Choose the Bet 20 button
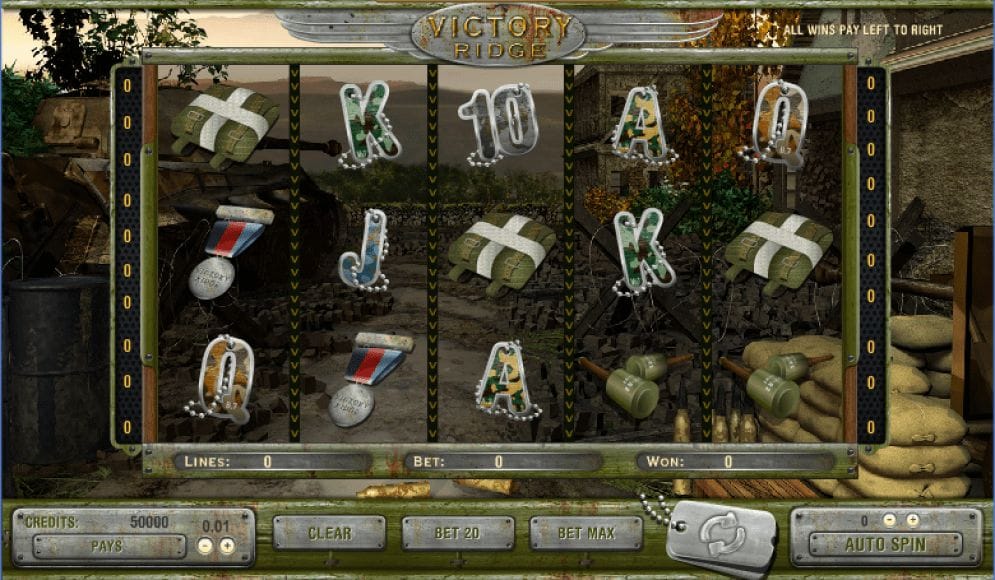995x580 pixels. [x=458, y=533]
